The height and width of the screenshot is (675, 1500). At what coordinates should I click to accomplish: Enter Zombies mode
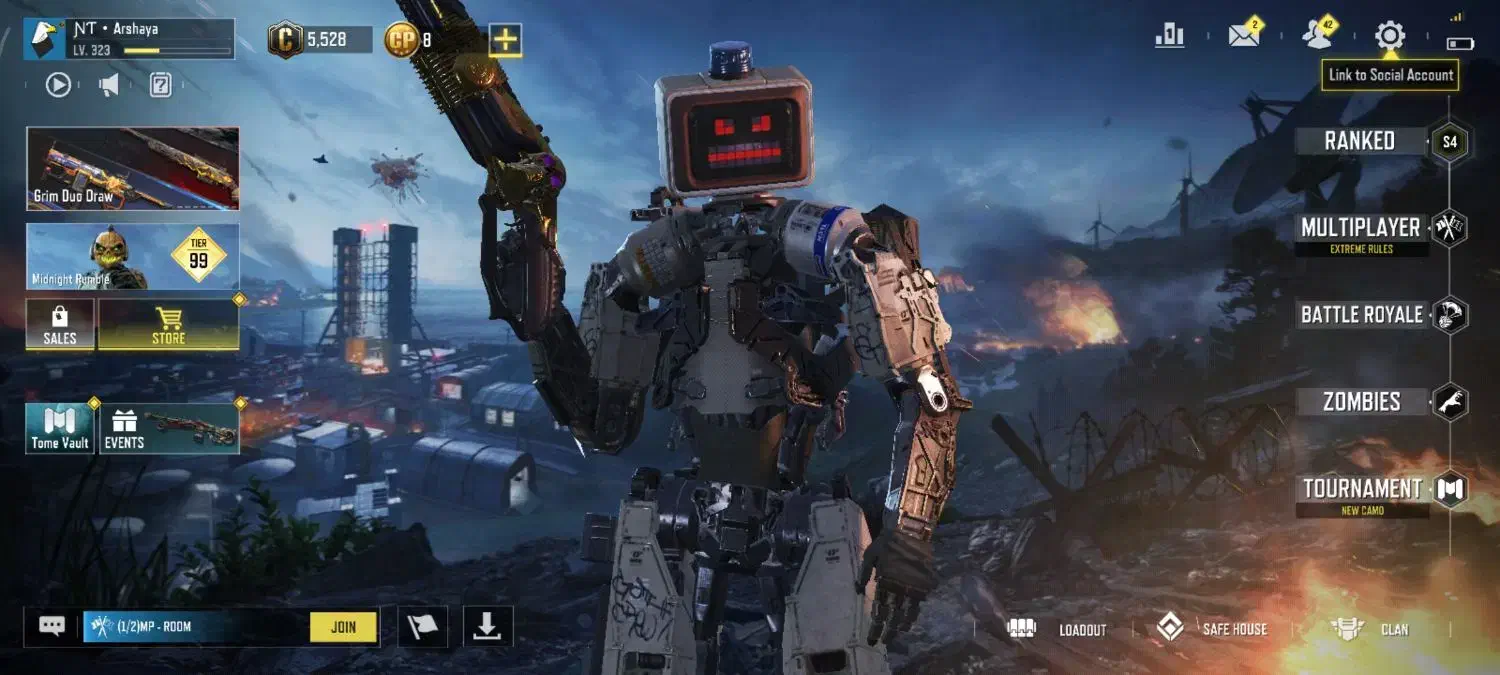pyautogui.click(x=1361, y=402)
